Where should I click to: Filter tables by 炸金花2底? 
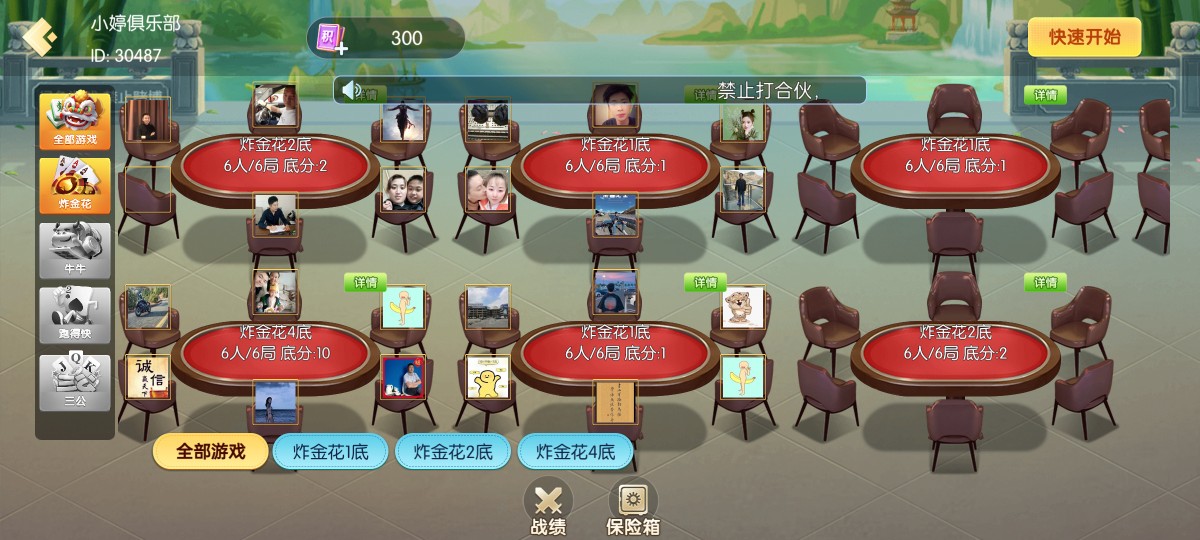click(453, 452)
